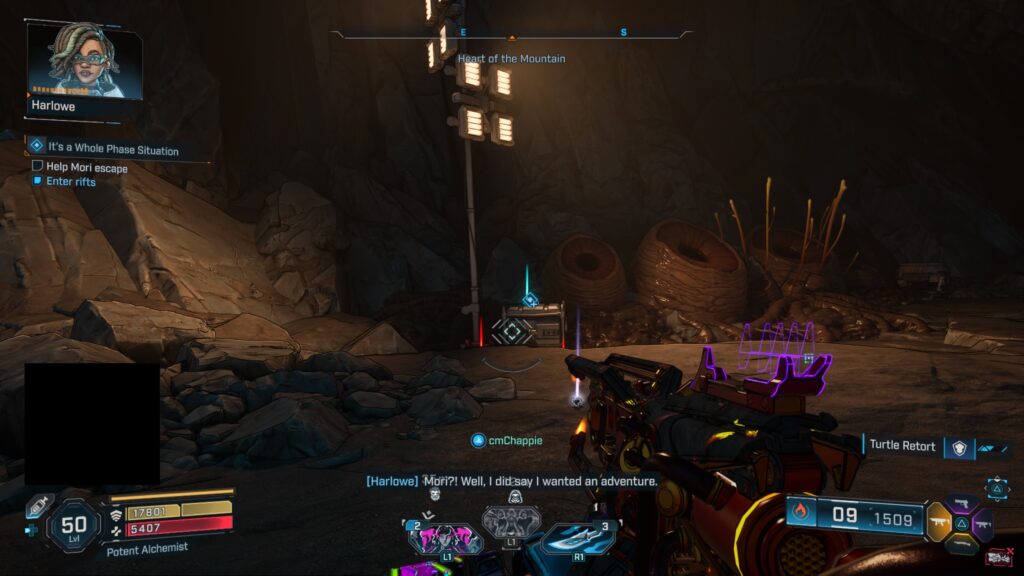Select the red vehicle icon in the corner

pos(996,557)
